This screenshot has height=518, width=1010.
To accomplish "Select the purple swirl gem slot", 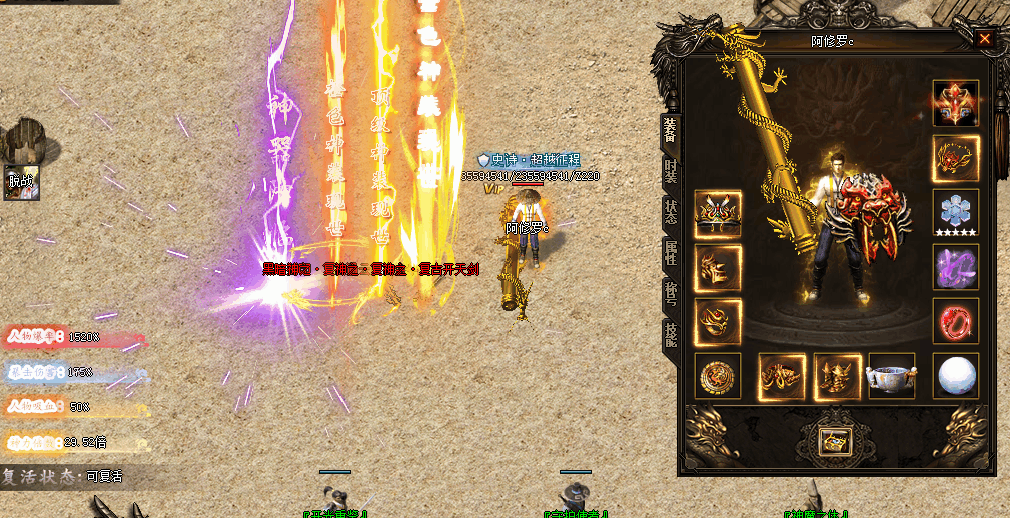I will coord(955,267).
